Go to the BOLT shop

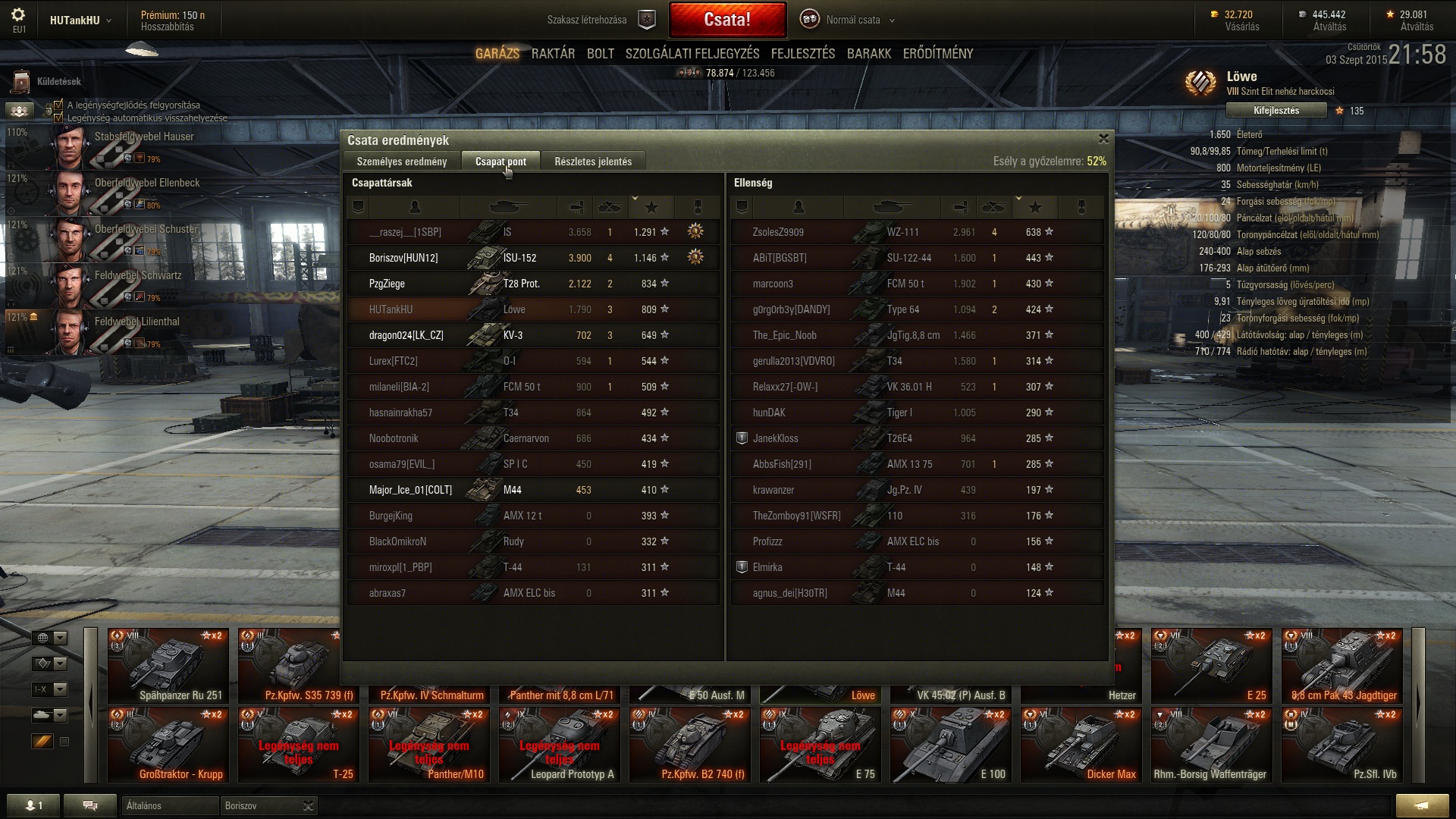(600, 54)
